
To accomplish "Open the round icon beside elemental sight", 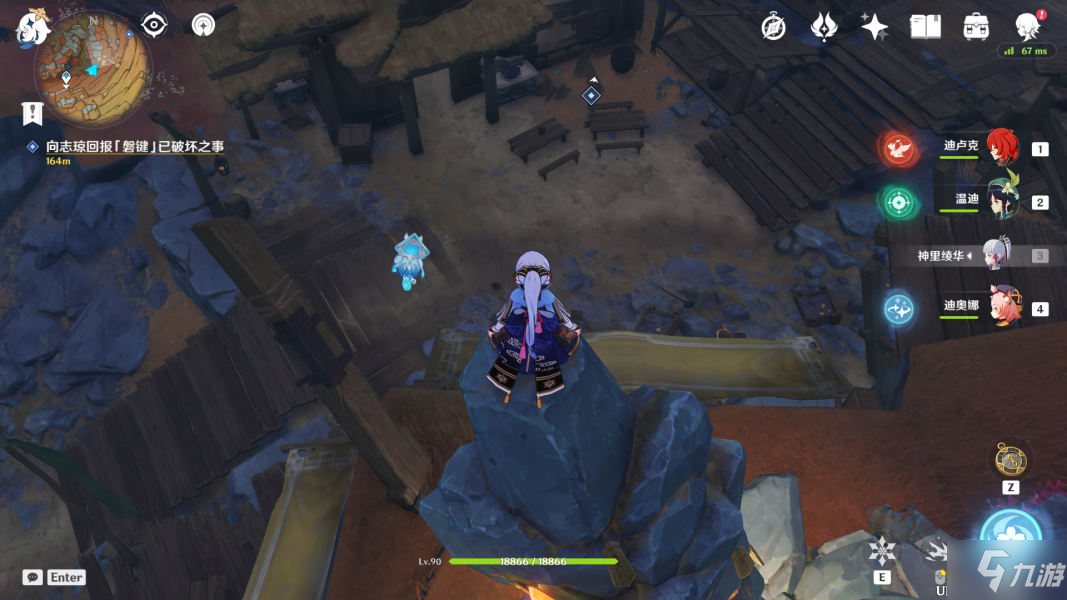I will [x=203, y=25].
